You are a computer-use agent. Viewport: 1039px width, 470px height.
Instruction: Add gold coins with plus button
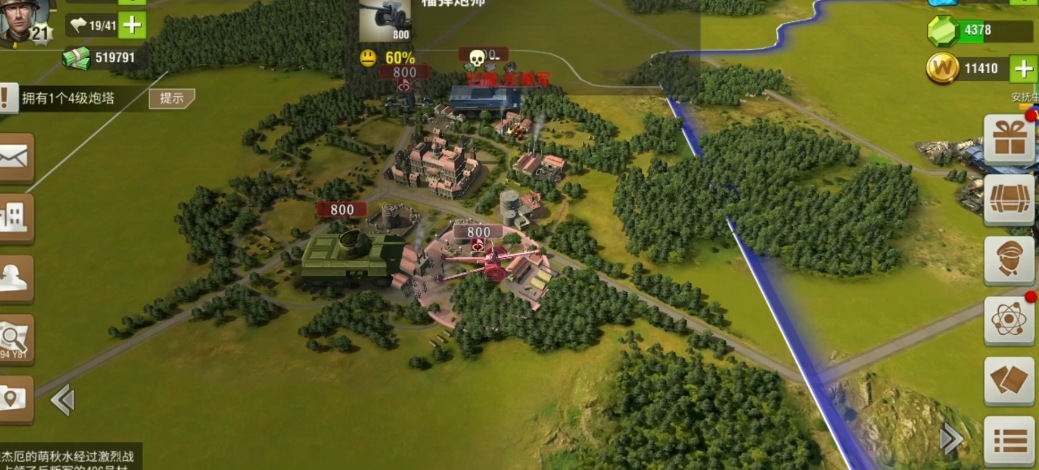tap(1023, 69)
